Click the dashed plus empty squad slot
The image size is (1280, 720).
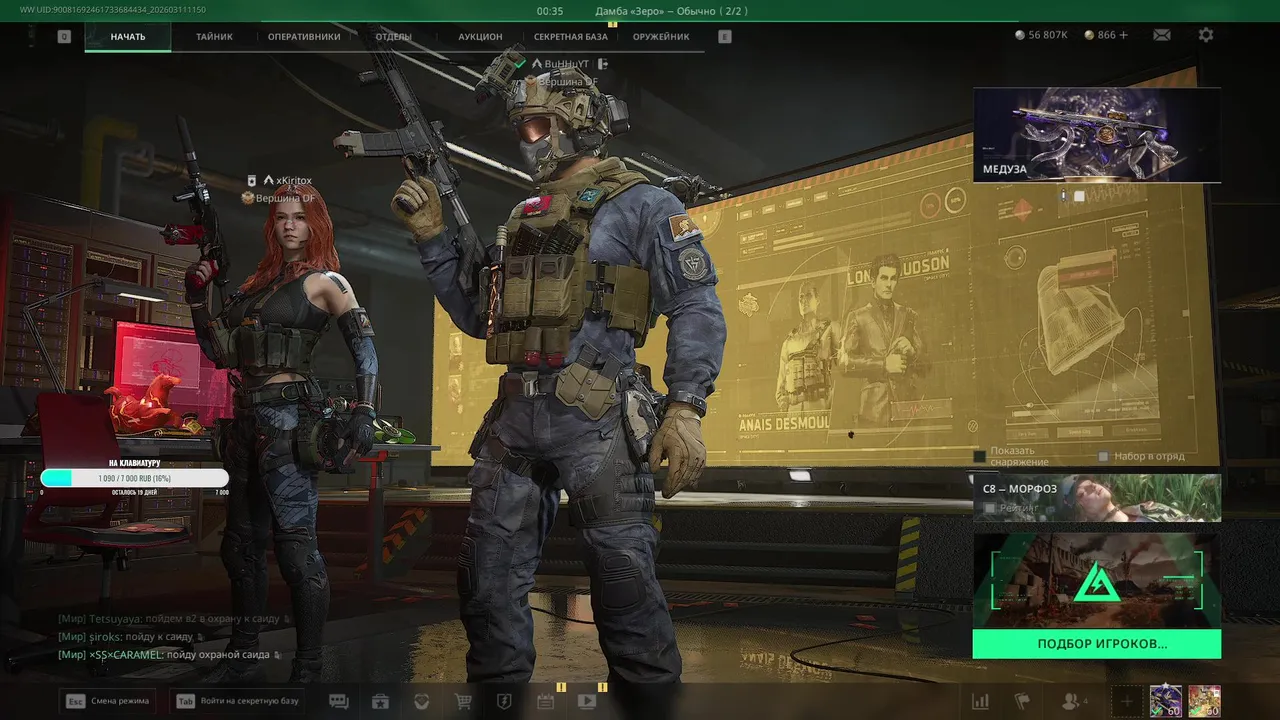[1126, 701]
